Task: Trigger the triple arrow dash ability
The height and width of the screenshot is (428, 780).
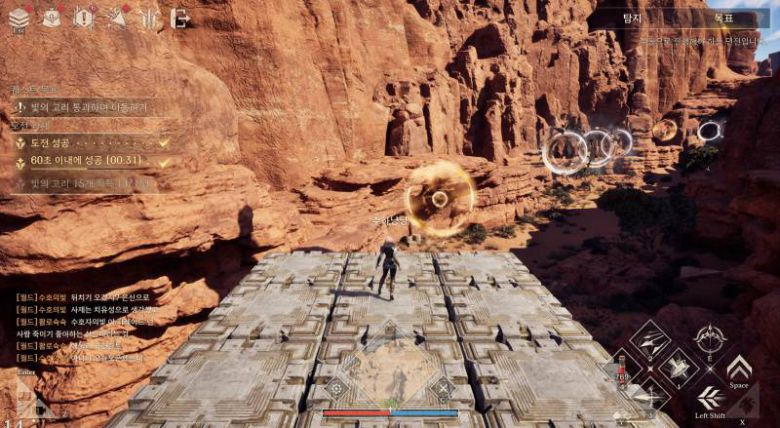Action: point(710,396)
